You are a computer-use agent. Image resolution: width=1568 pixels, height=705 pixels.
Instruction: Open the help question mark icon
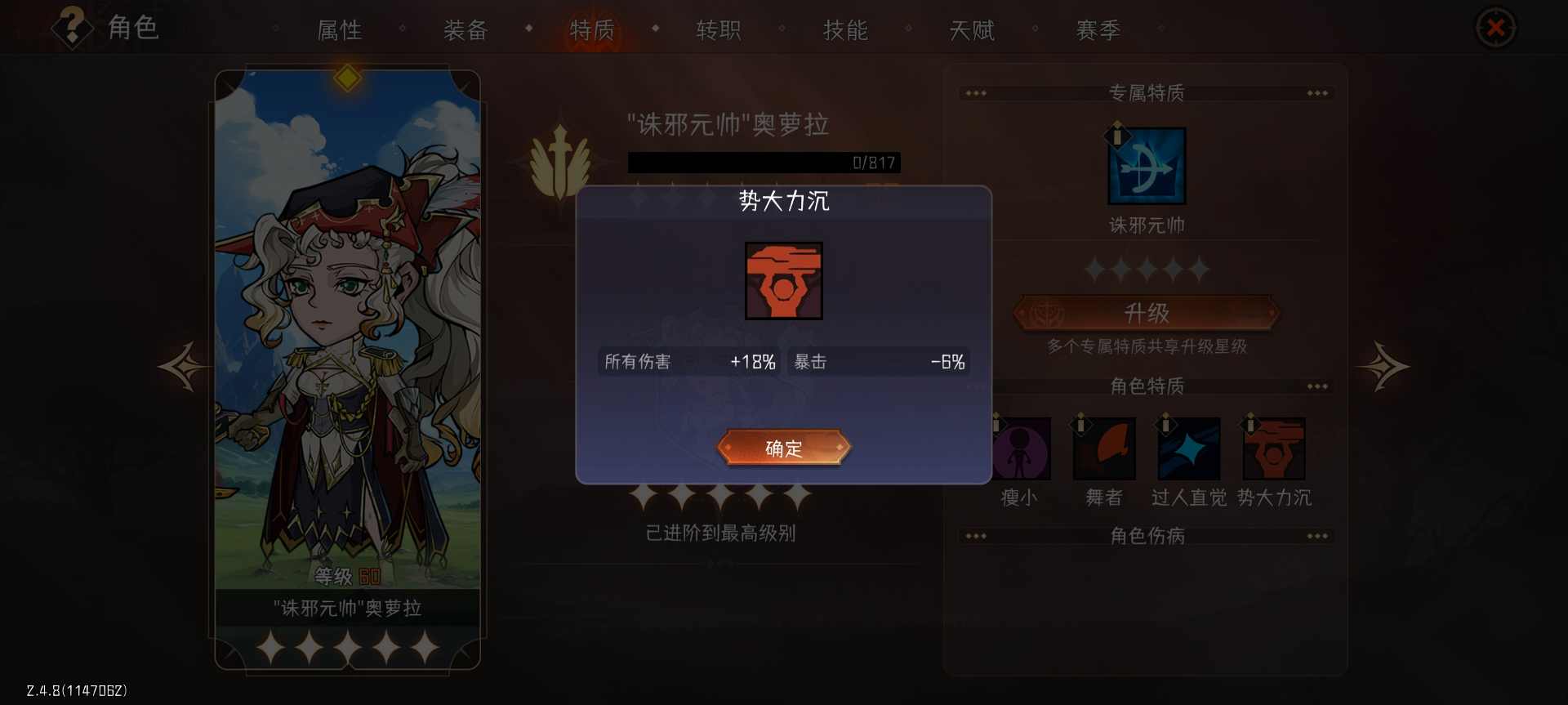pos(72,27)
